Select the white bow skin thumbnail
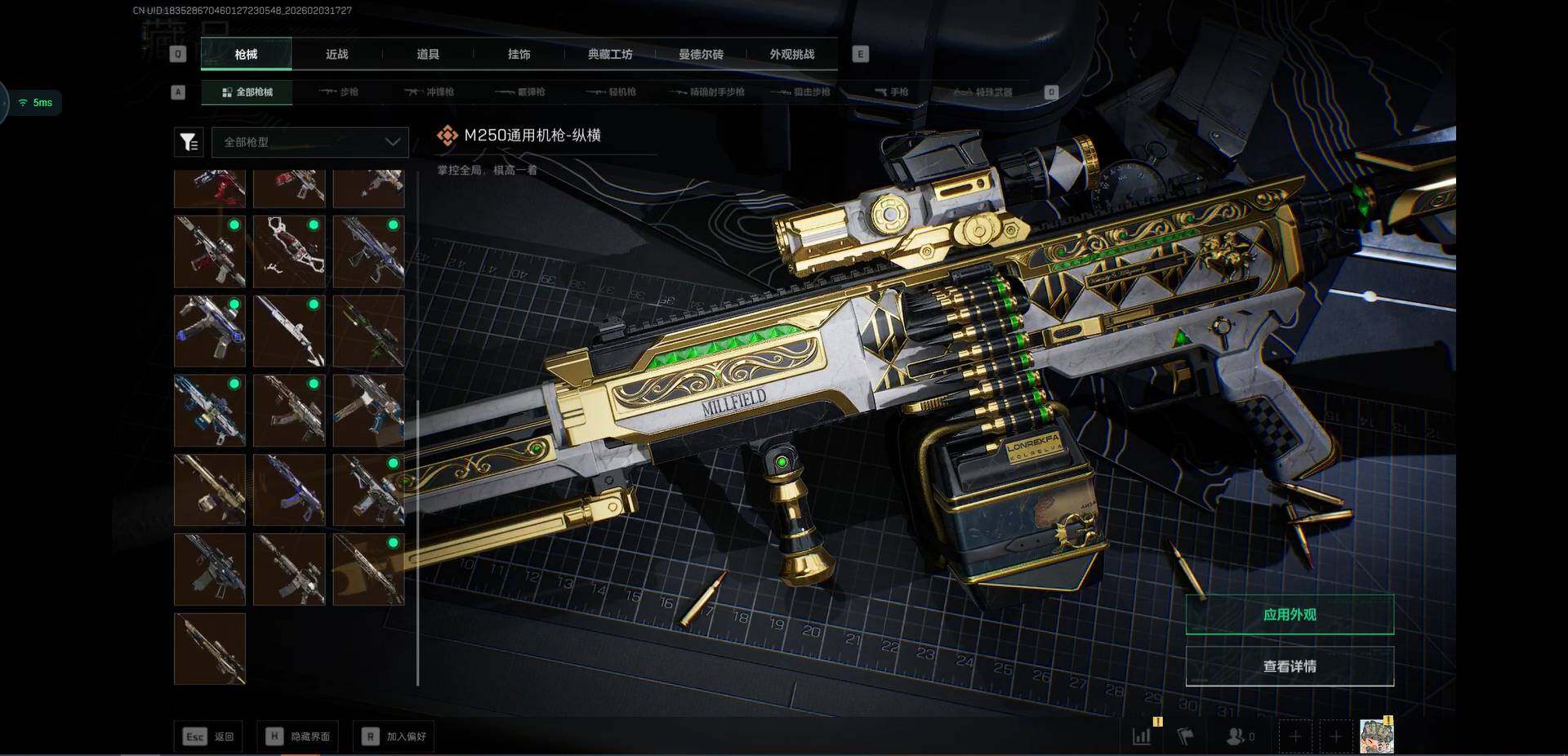This screenshot has height=756, width=1568. click(x=289, y=251)
